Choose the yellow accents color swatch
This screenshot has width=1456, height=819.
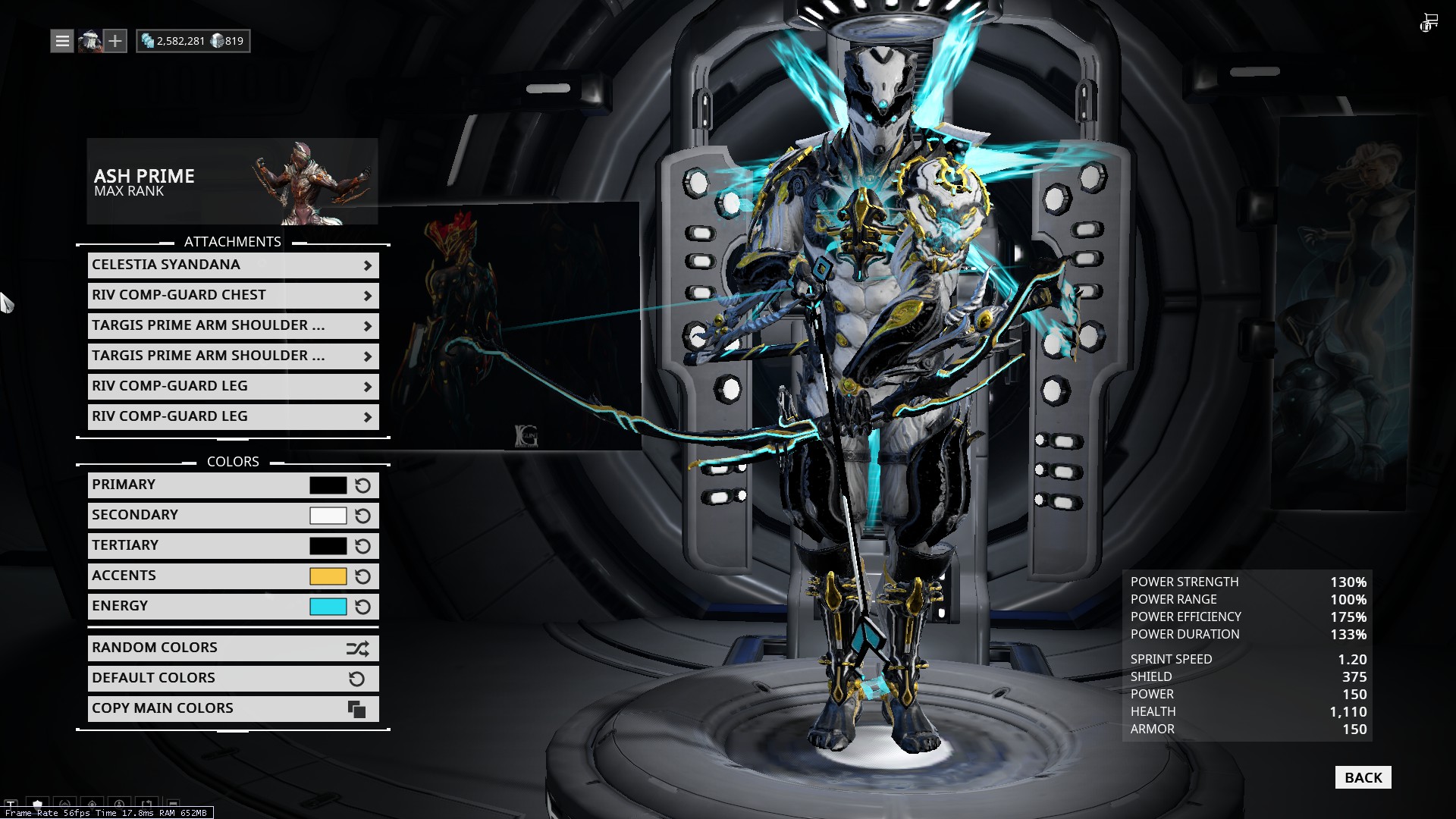(328, 576)
